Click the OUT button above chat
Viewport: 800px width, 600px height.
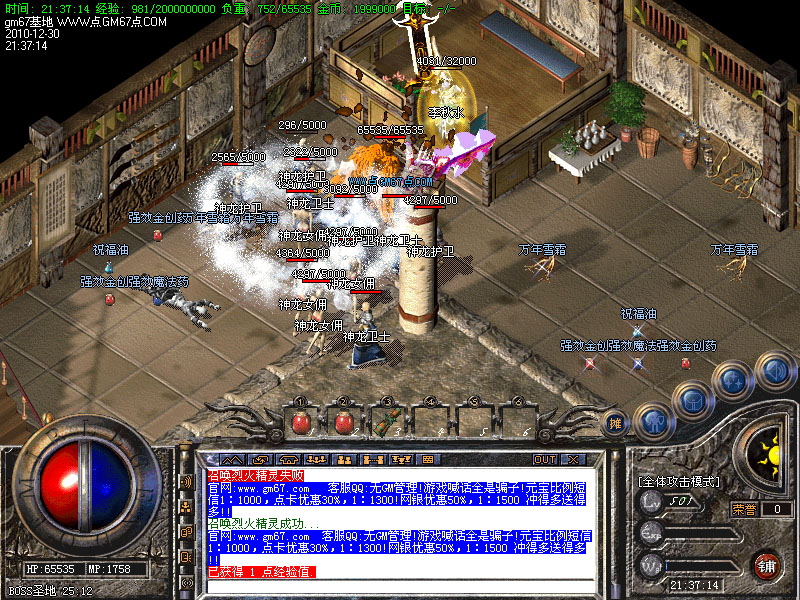point(544,459)
